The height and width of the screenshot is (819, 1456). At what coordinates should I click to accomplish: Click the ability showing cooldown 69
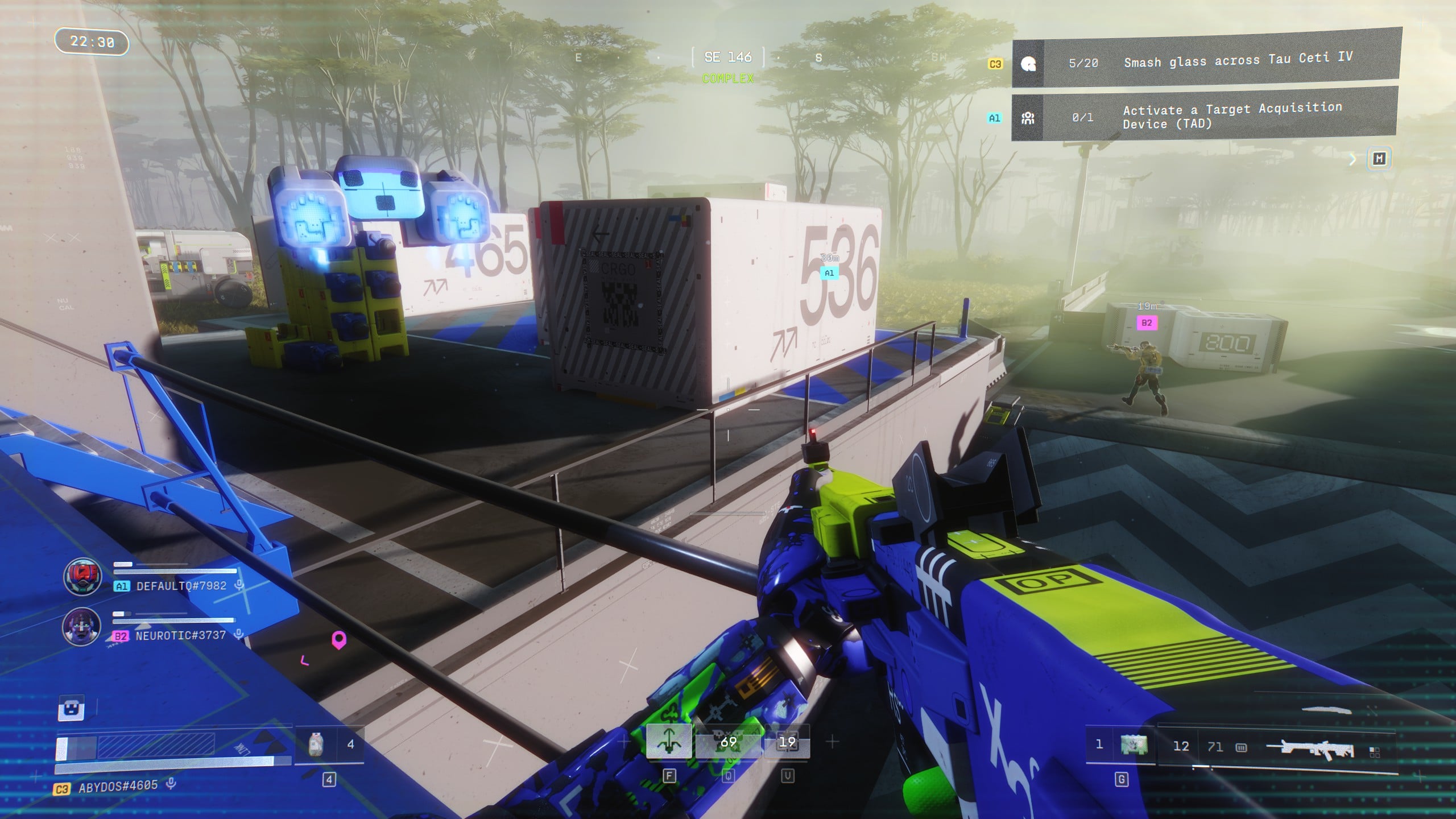(x=728, y=742)
